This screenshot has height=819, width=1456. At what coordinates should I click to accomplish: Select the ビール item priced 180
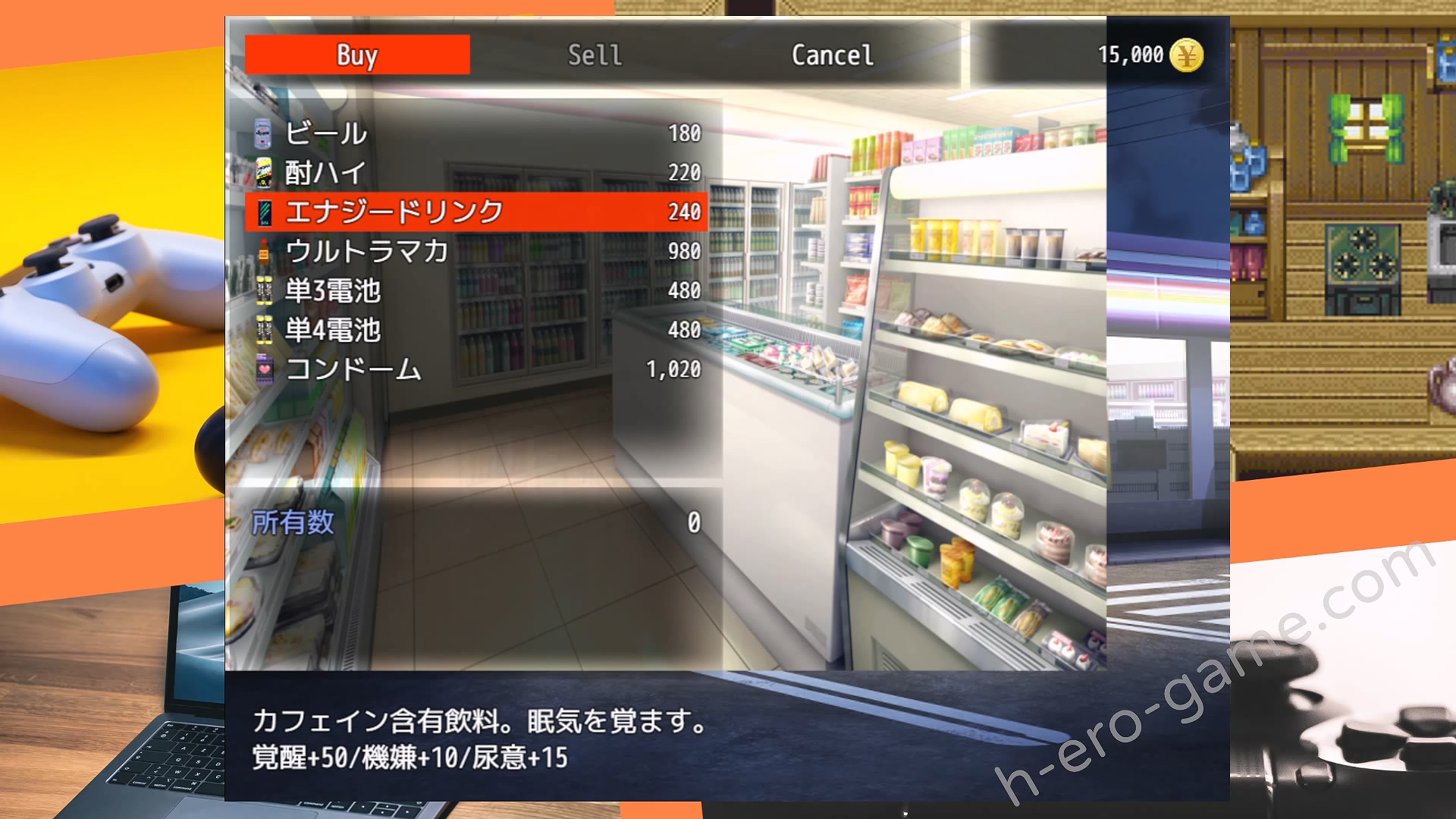click(x=476, y=133)
